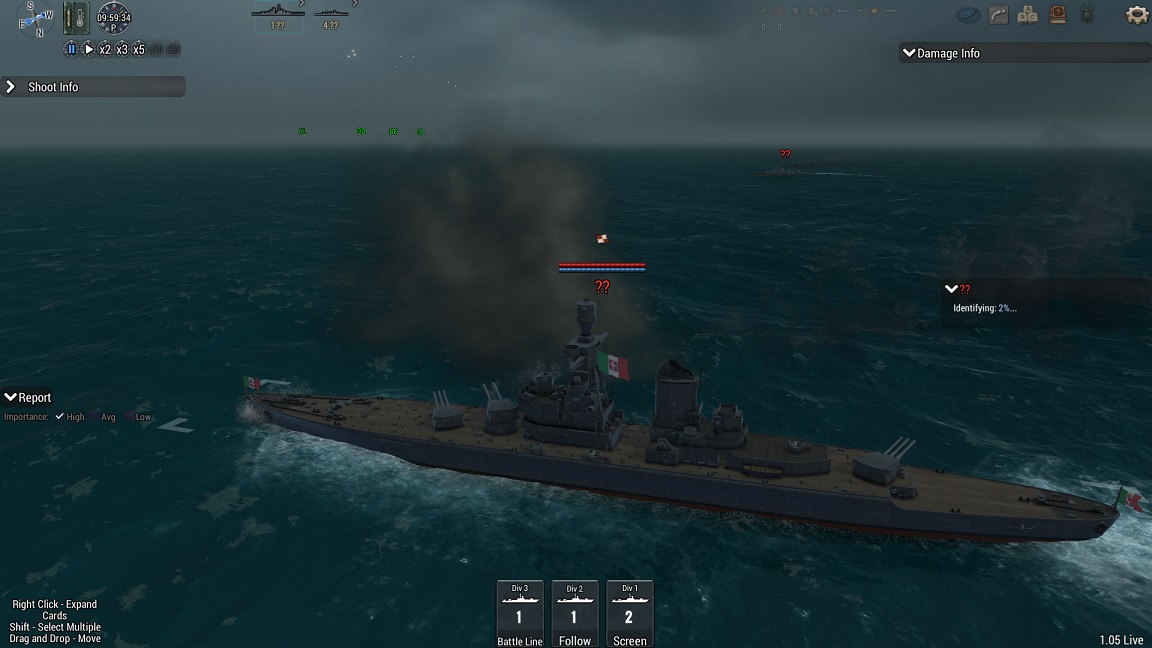Expand the Shoot Info panel

(x=11, y=87)
